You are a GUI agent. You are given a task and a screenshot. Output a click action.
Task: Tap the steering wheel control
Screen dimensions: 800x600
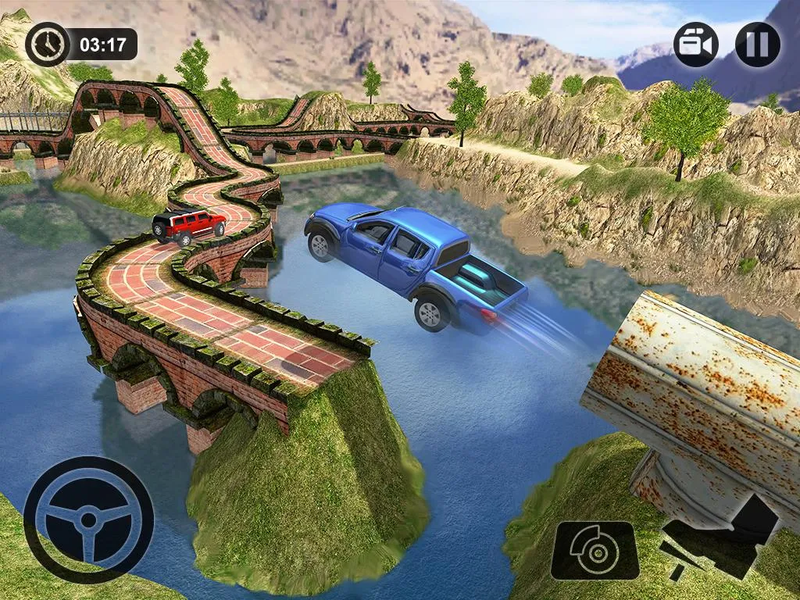point(88,520)
